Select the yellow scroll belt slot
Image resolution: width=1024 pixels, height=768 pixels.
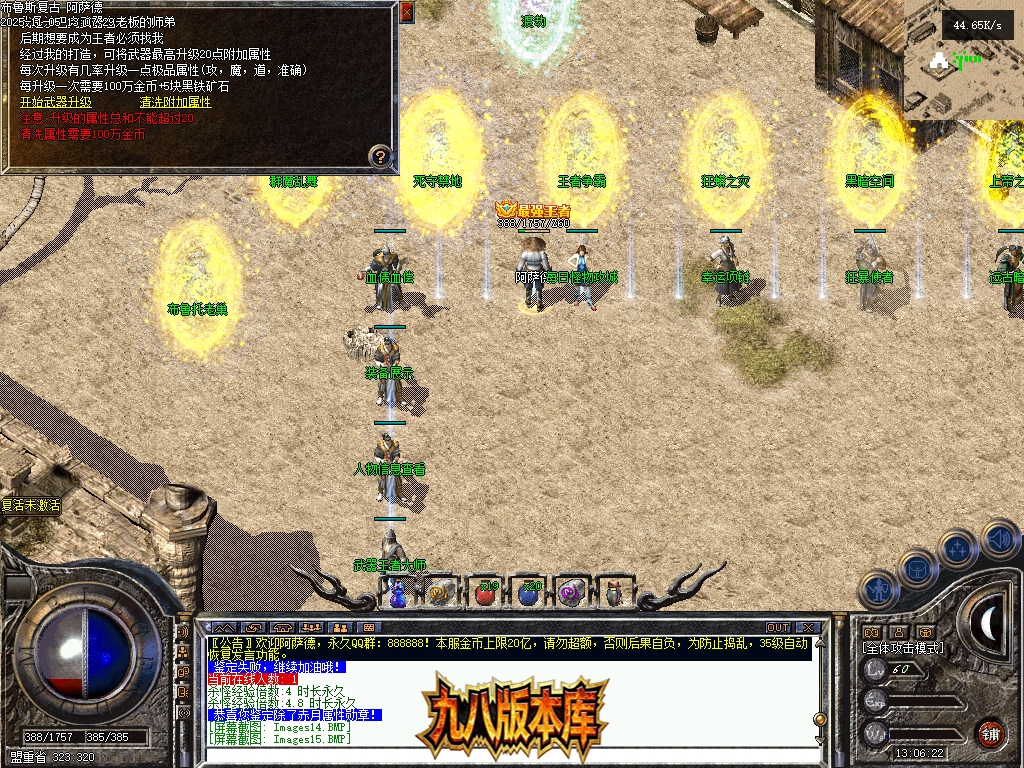(x=441, y=593)
